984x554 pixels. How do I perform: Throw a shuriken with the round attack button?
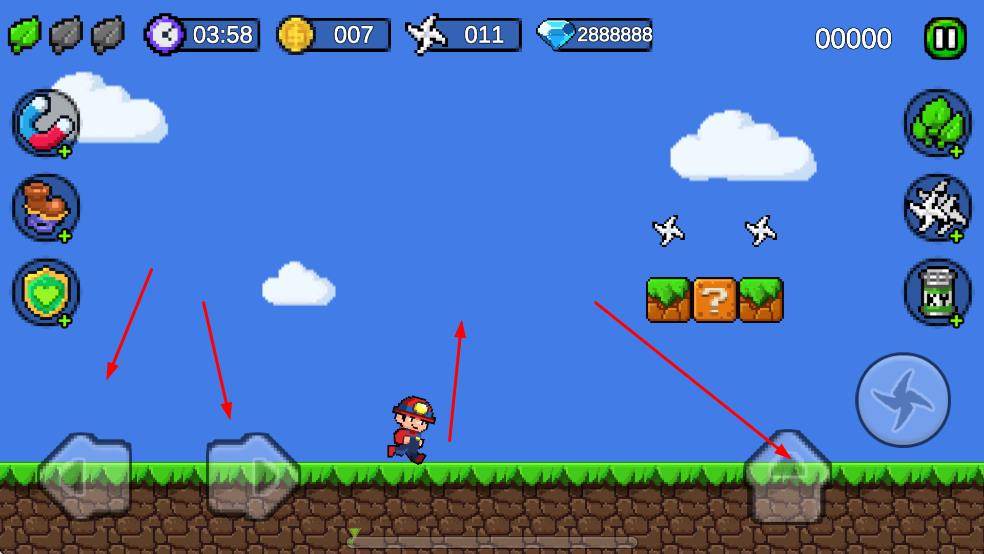[902, 400]
